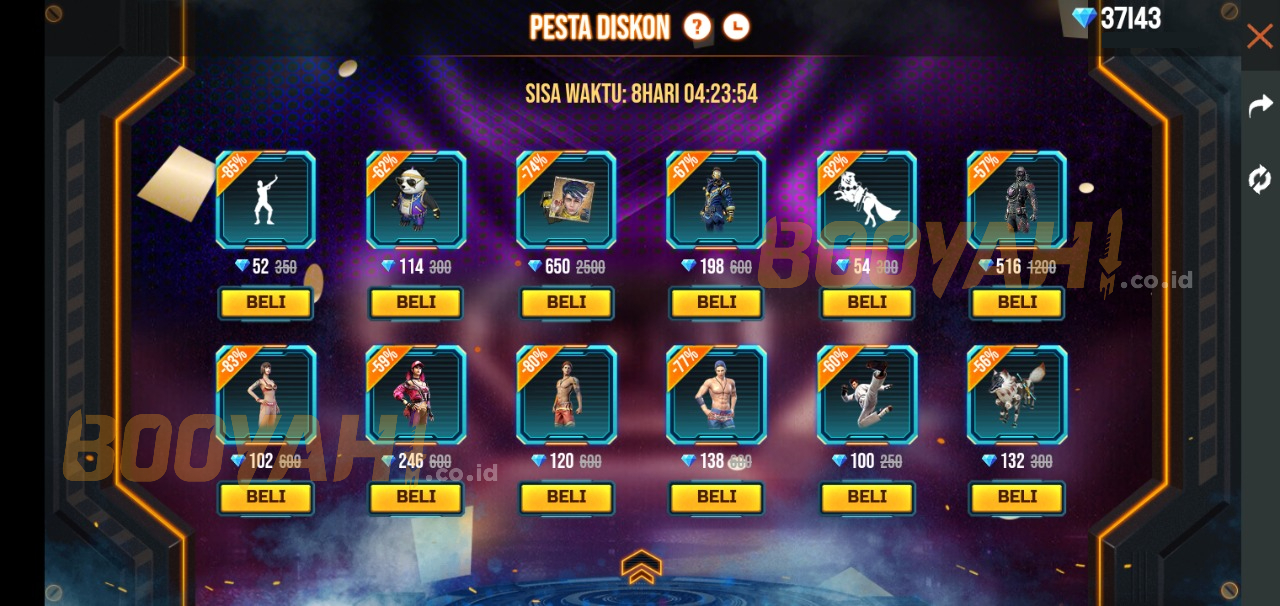Screen dimensions: 1280x606
Task: Buy the white fox item for 54 diamonds
Action: (x=867, y=302)
